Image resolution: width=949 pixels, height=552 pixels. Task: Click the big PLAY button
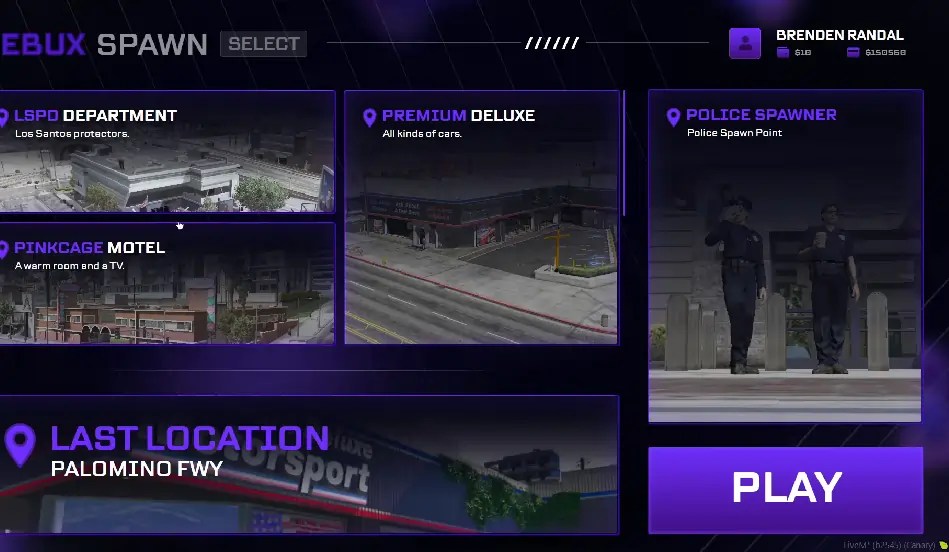(x=785, y=489)
